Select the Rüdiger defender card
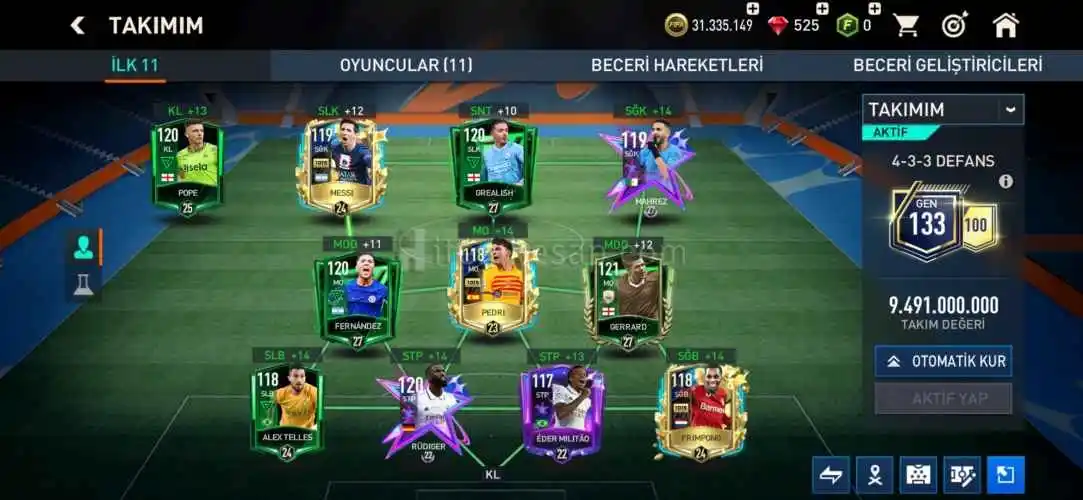The image size is (1083, 500). [426, 408]
